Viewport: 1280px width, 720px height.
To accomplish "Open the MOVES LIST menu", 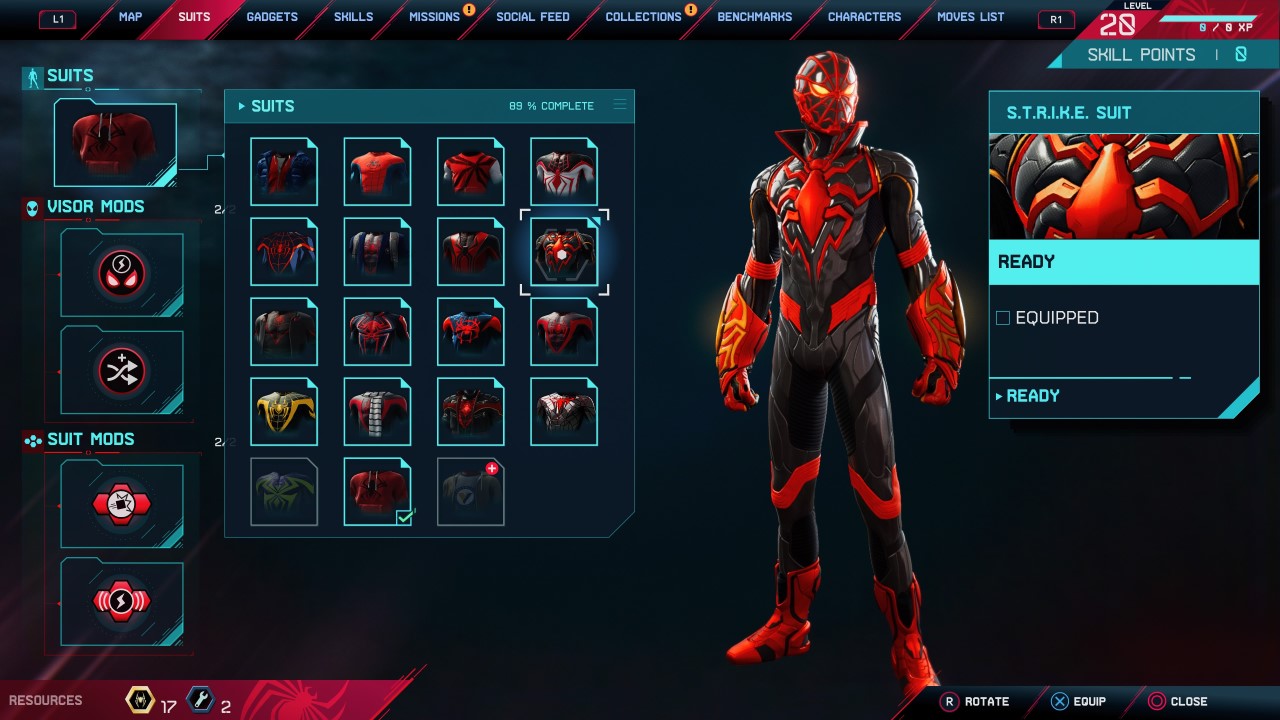I will pyautogui.click(x=969, y=17).
